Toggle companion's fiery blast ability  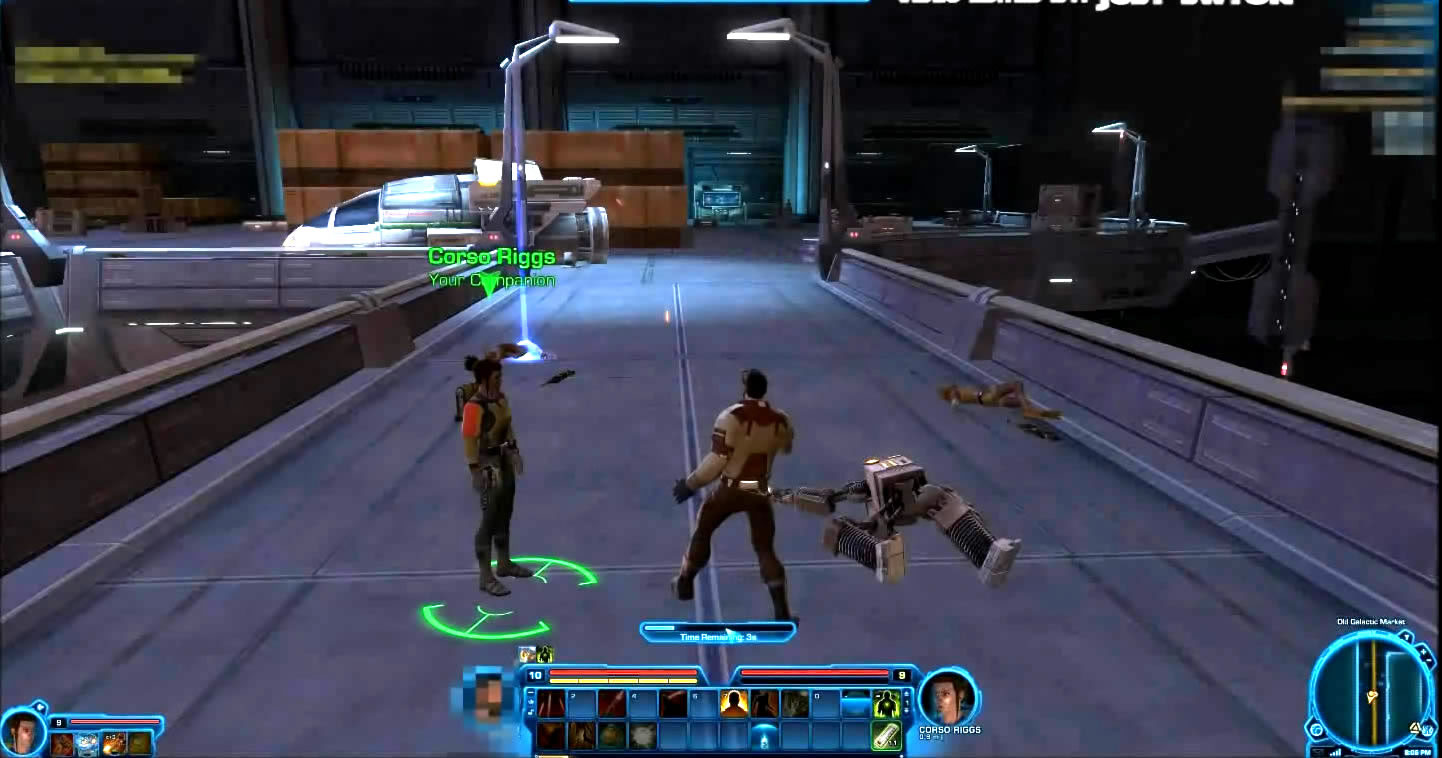click(113, 743)
